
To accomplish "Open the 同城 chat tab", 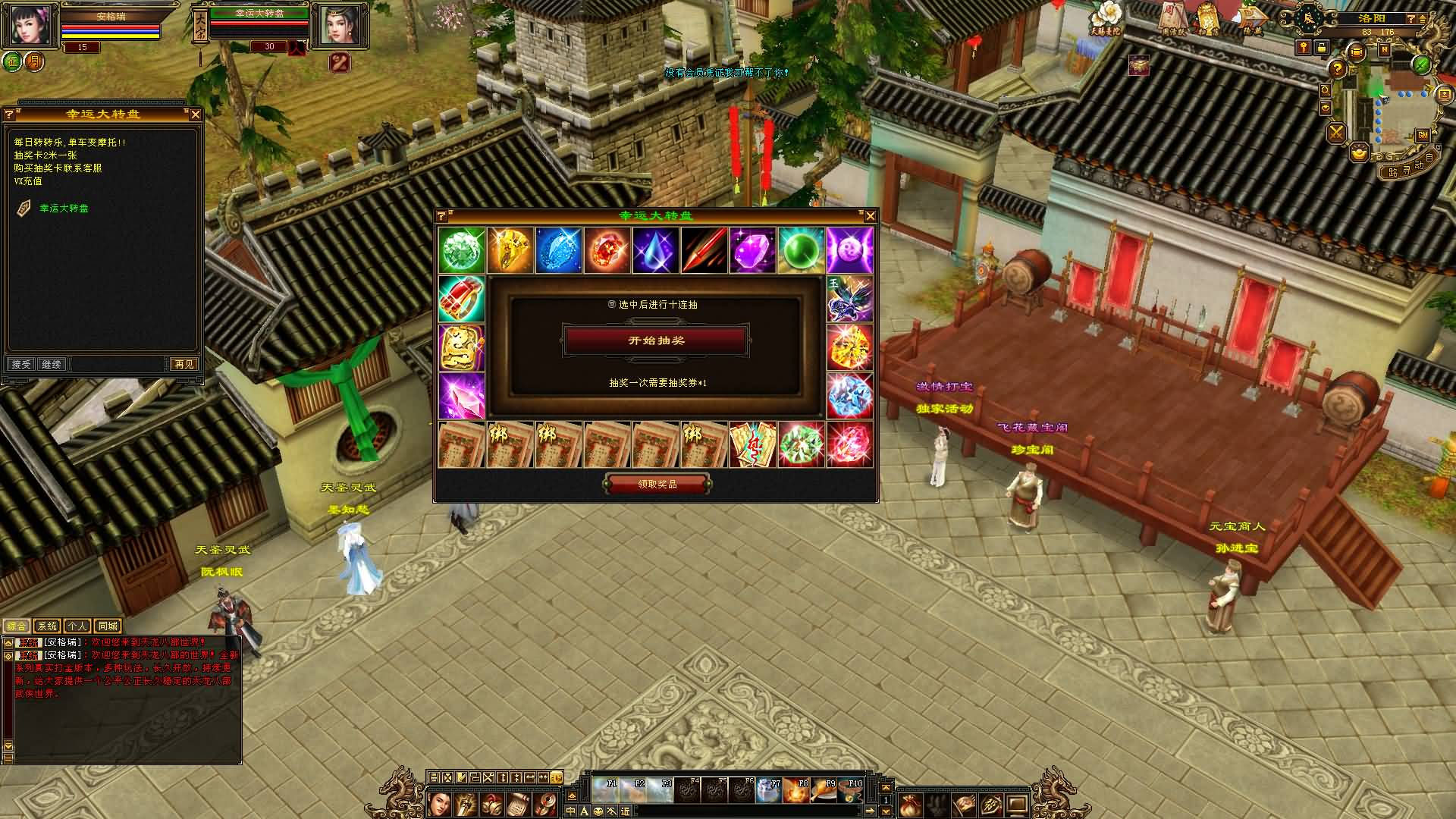I will click(108, 626).
